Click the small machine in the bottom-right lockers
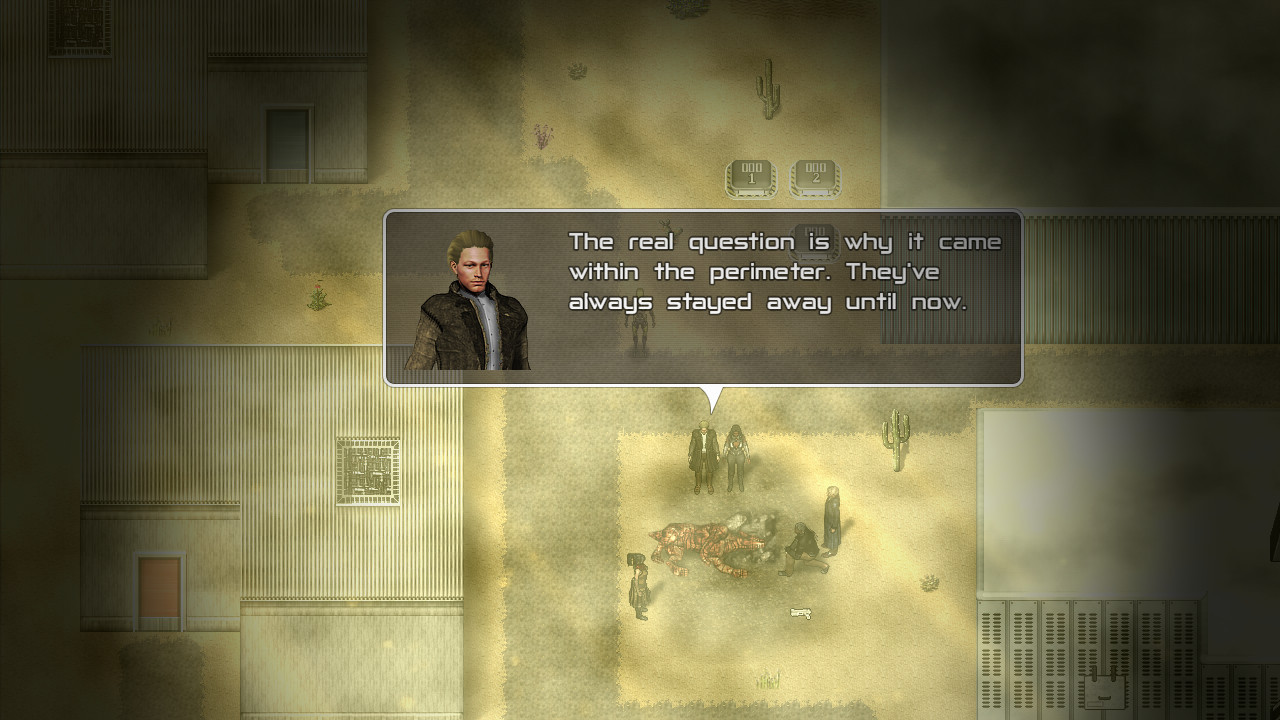 click(1104, 690)
